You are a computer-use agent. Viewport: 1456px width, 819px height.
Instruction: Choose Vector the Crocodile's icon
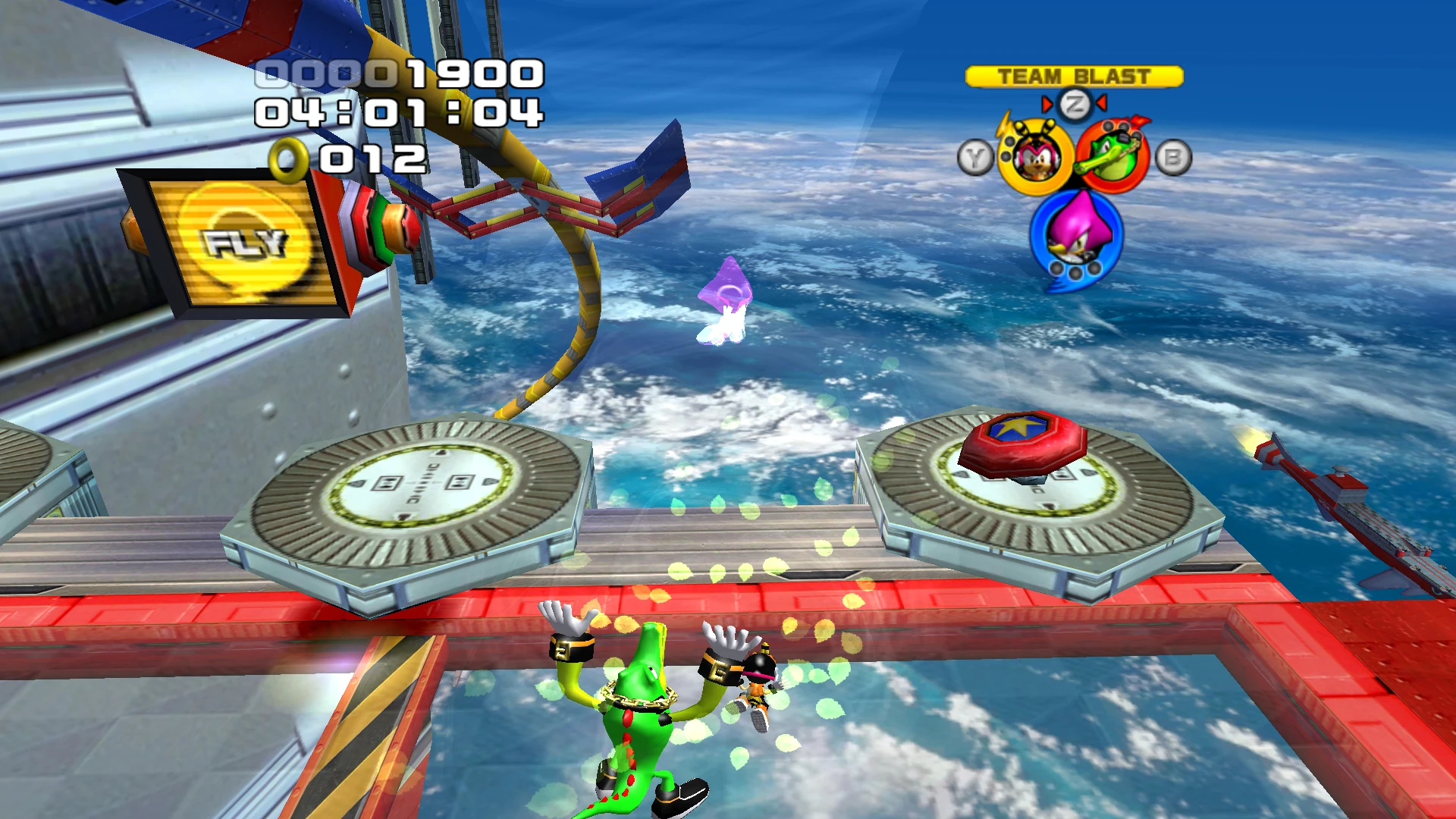(x=1112, y=158)
